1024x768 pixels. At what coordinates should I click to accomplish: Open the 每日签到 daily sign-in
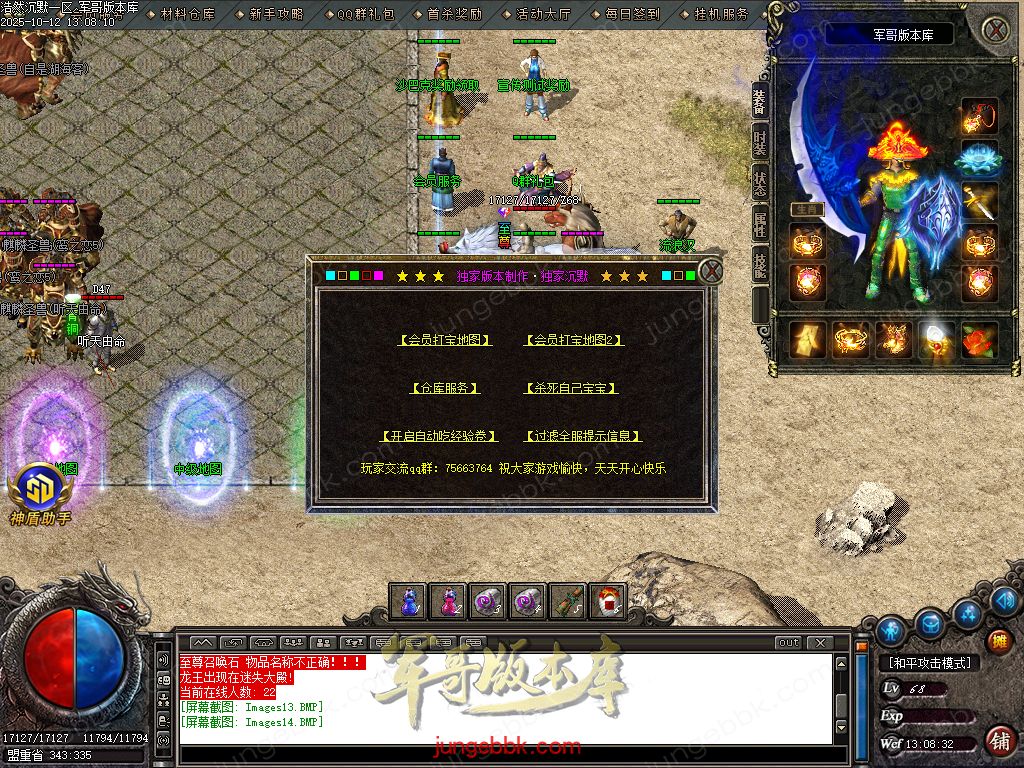tap(632, 14)
